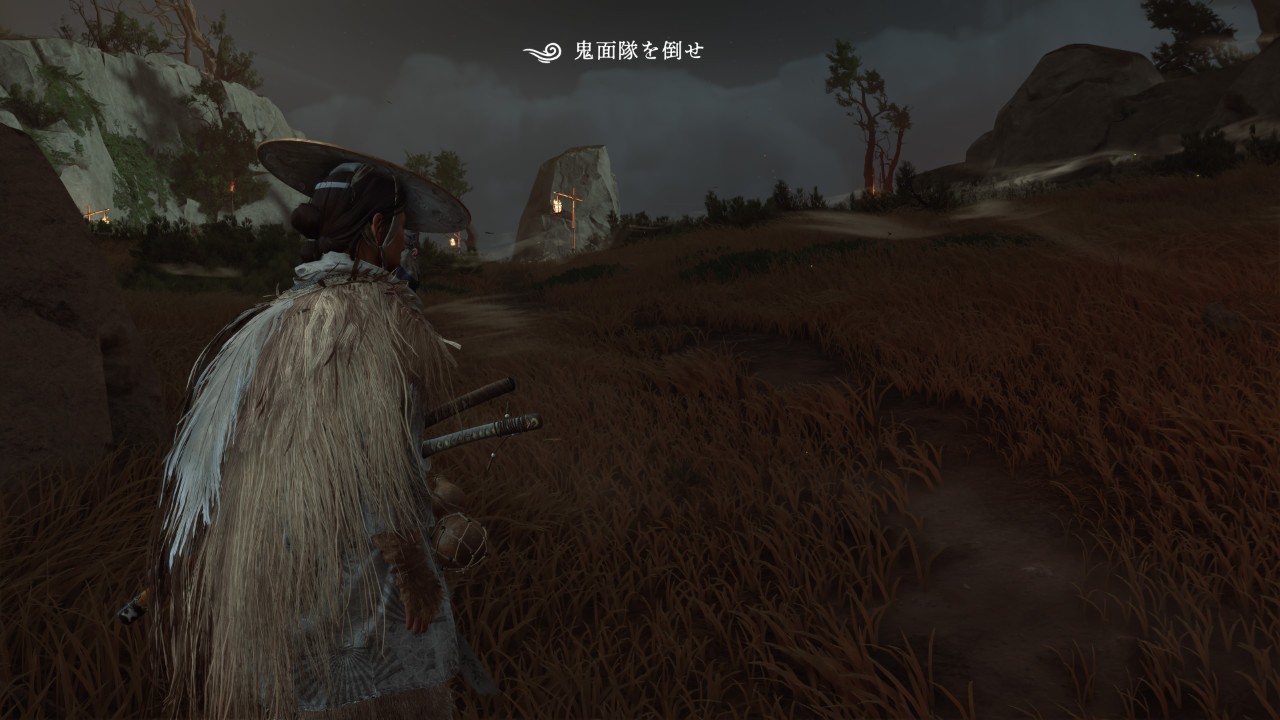Select the 鬼面隊を倒せ objective tracker
This screenshot has width=1280, height=720.
638,51
